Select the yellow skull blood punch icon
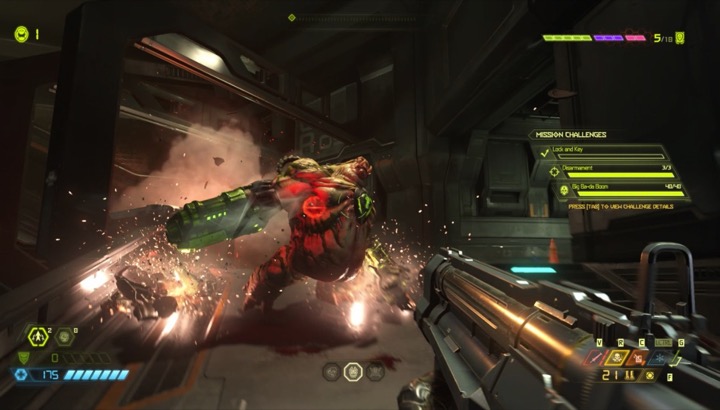720x410 pixels. coord(618,357)
